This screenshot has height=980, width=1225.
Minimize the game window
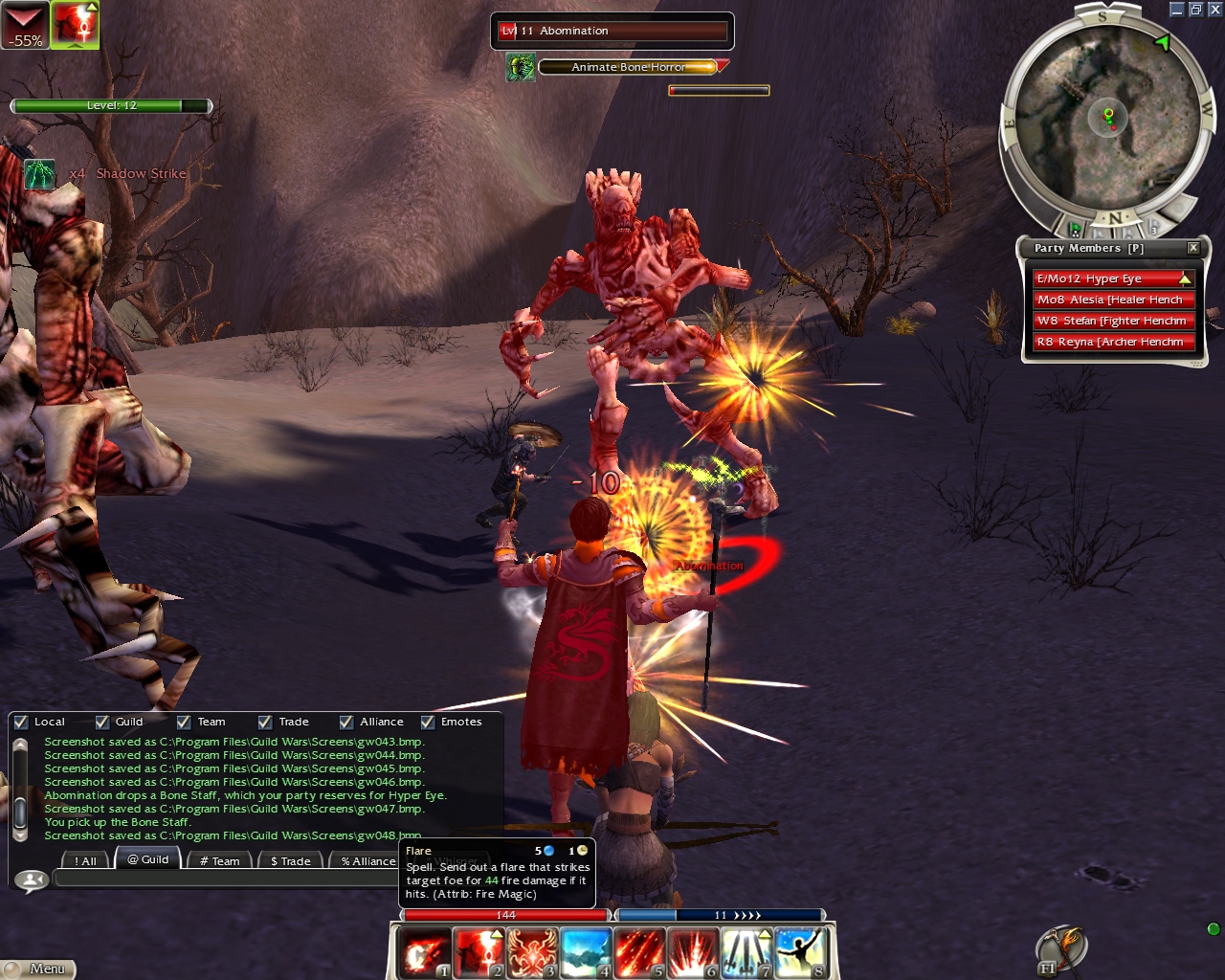pos(1177,10)
